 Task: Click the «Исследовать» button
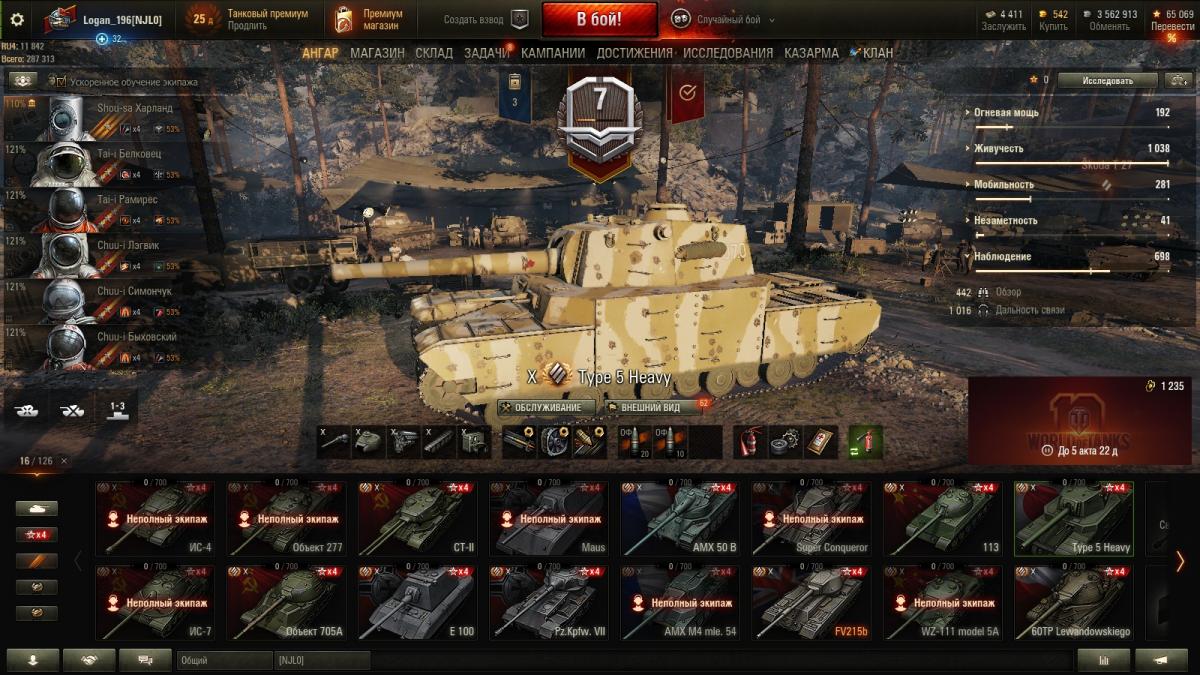[x=1107, y=80]
